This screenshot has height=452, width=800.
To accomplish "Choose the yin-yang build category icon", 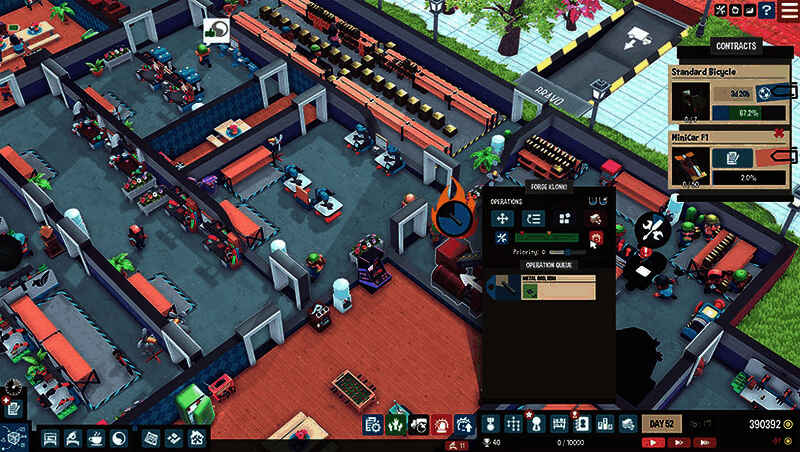I will [x=118, y=438].
